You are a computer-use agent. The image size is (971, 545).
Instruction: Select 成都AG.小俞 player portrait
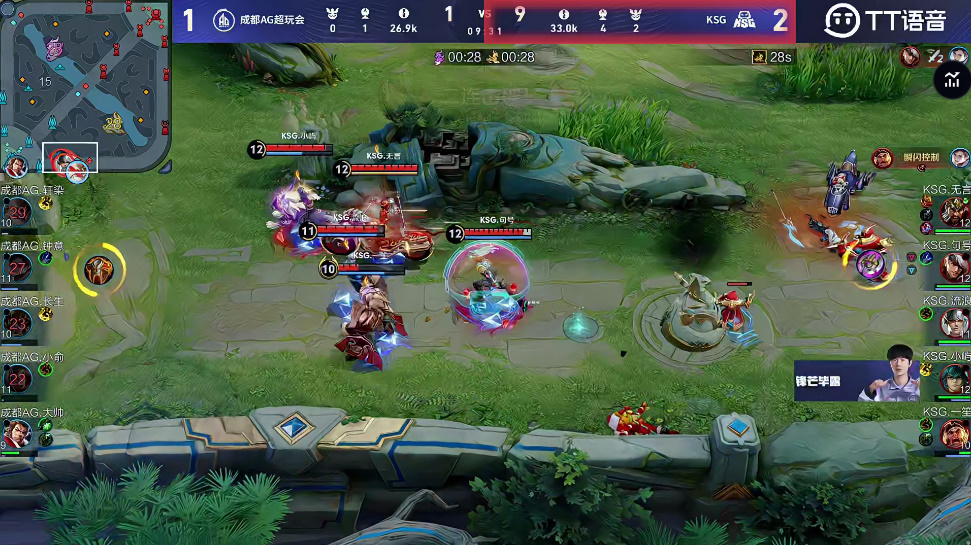pos(17,377)
